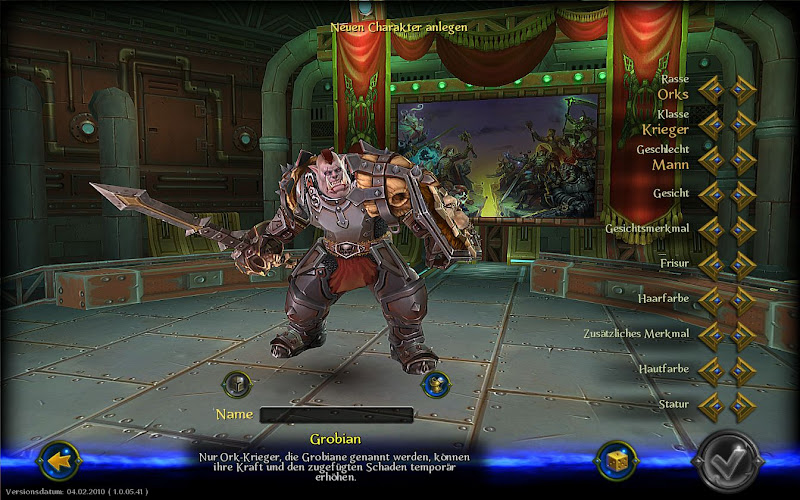The height and width of the screenshot is (500, 800).
Task: Select the previous Rasse option
Action: [x=711, y=89]
